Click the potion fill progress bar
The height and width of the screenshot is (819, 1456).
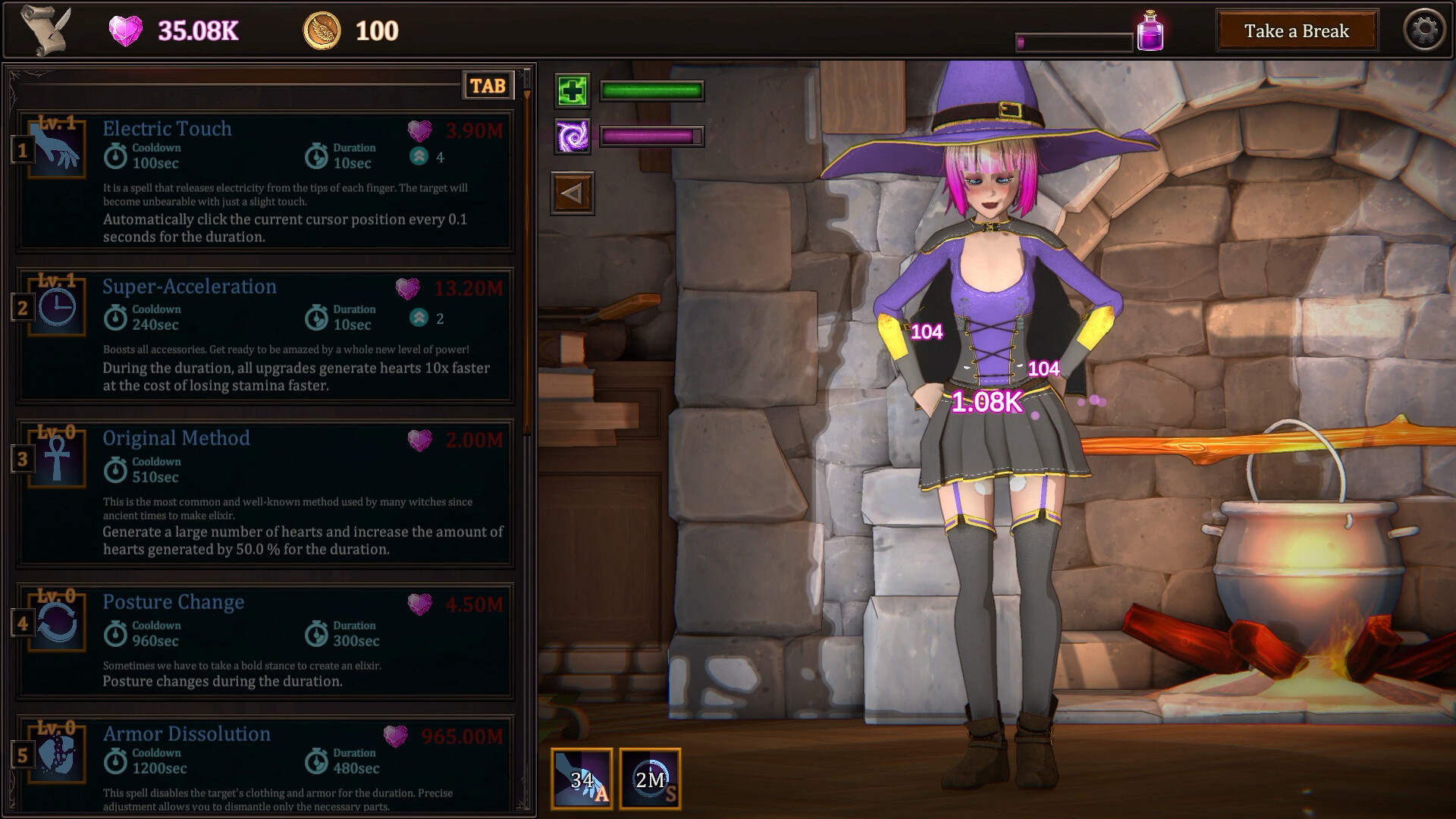pyautogui.click(x=1074, y=42)
